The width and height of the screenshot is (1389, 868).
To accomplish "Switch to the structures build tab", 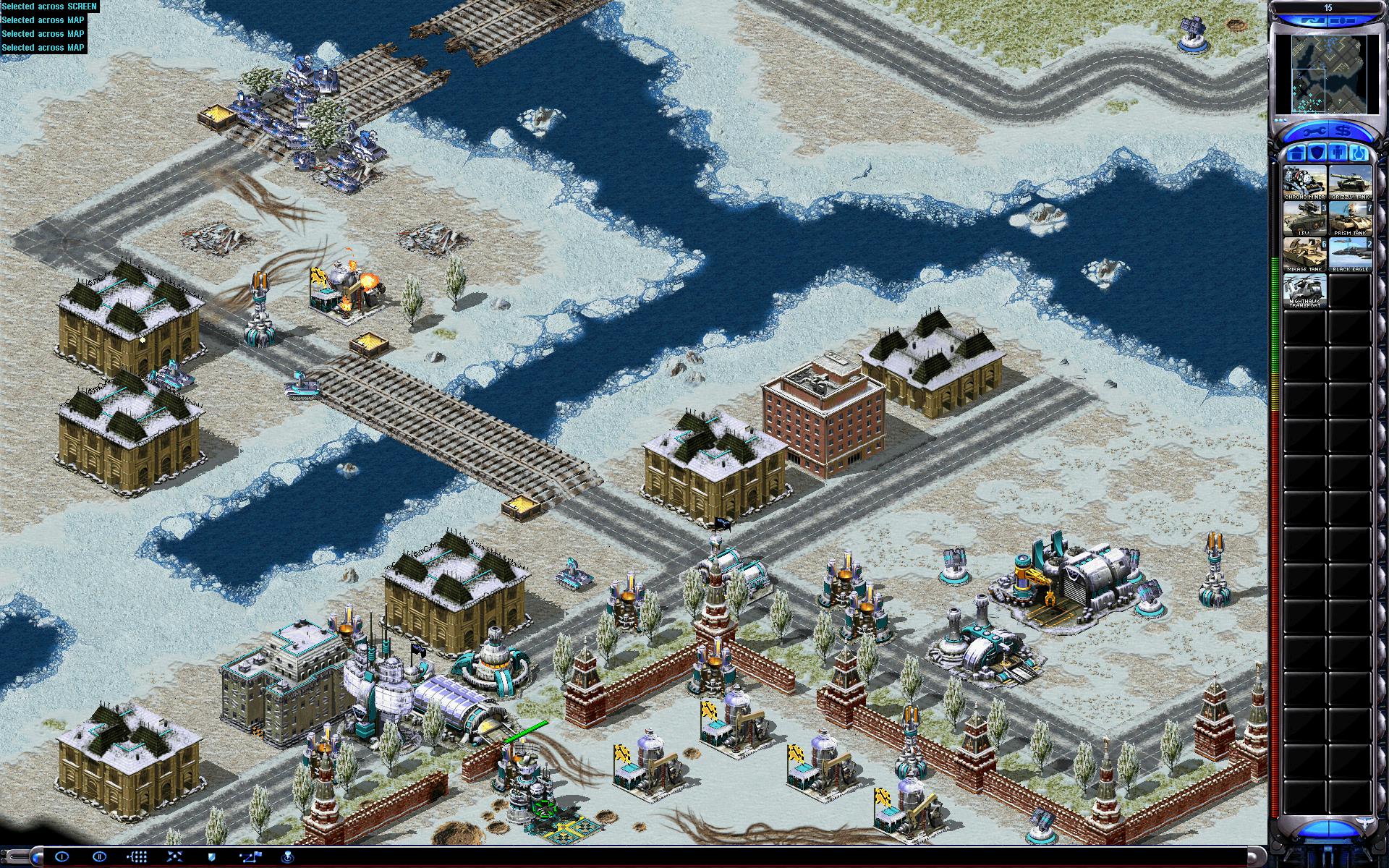I will [1296, 153].
